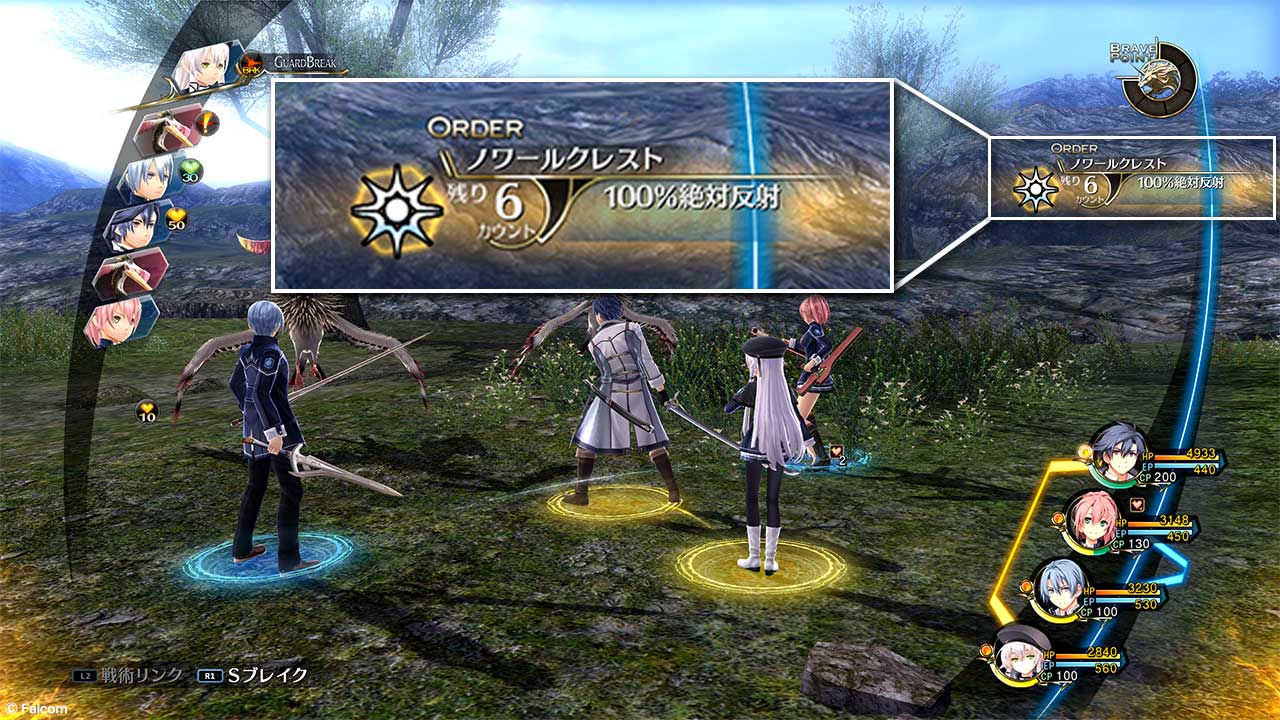Image resolution: width=1280 pixels, height=720 pixels.
Task: Choose Kurt's party status portrait showing 3230 HP
Action: click(x=1059, y=588)
